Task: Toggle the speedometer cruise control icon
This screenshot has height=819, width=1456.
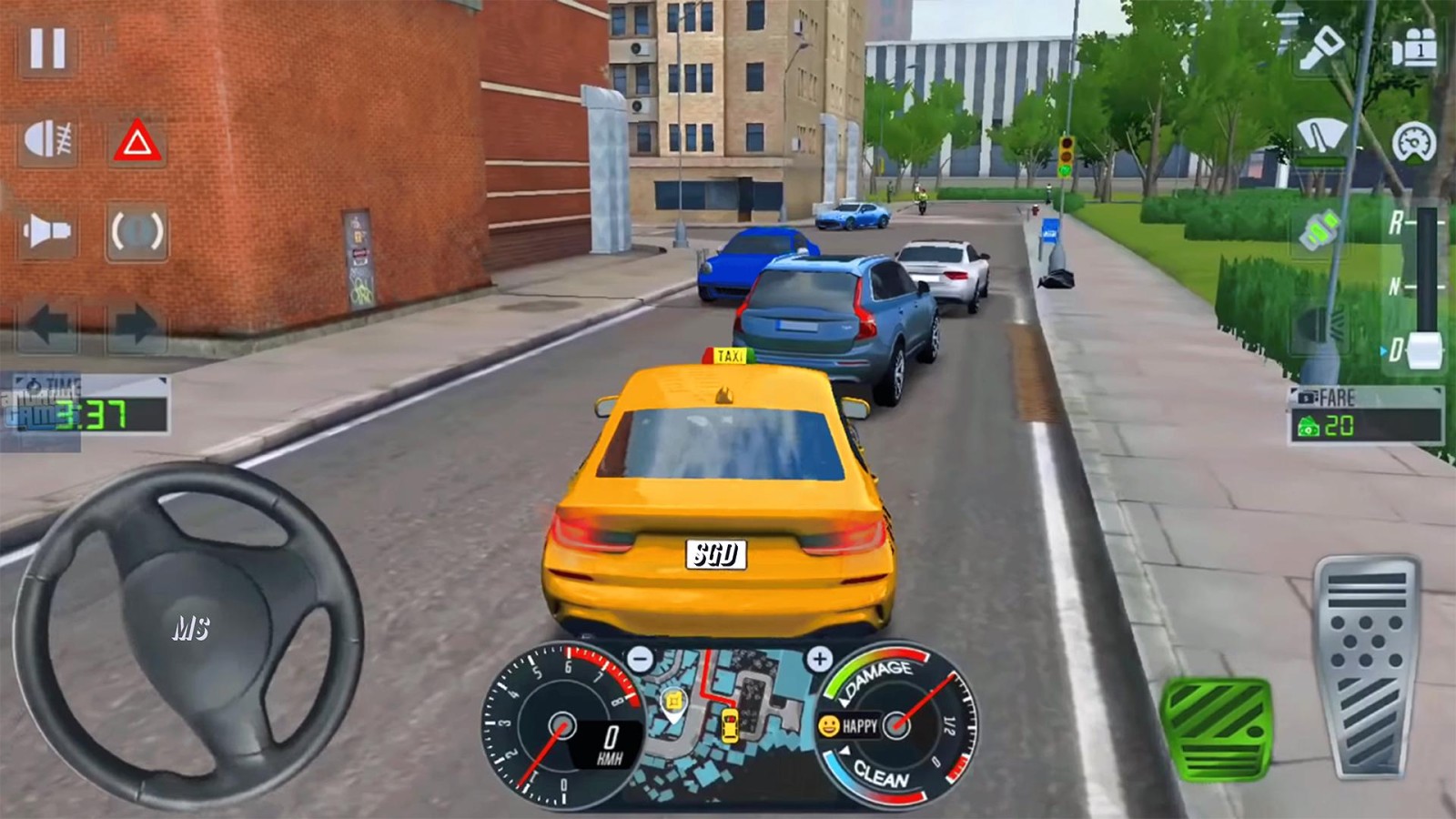Action: pyautogui.click(x=1414, y=142)
